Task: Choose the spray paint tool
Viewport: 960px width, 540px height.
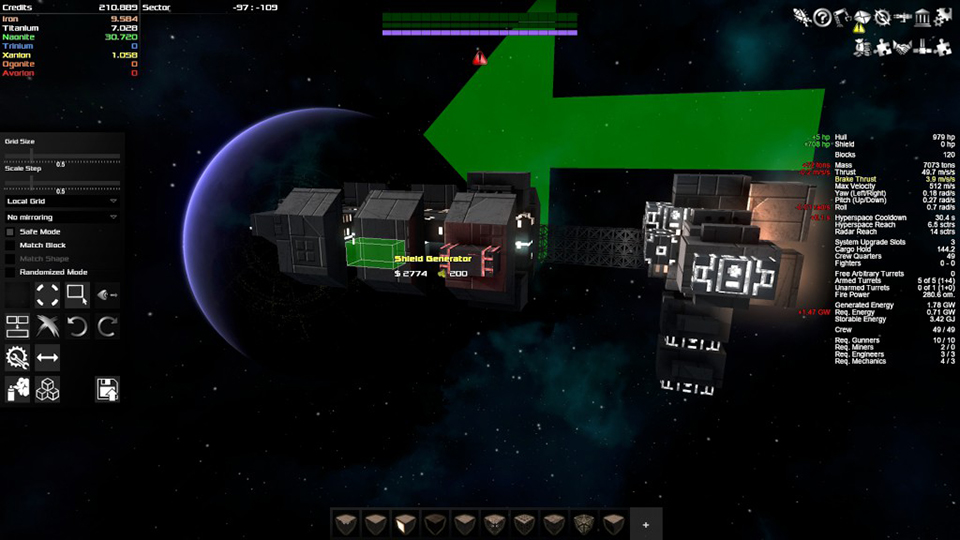Action: [17, 389]
